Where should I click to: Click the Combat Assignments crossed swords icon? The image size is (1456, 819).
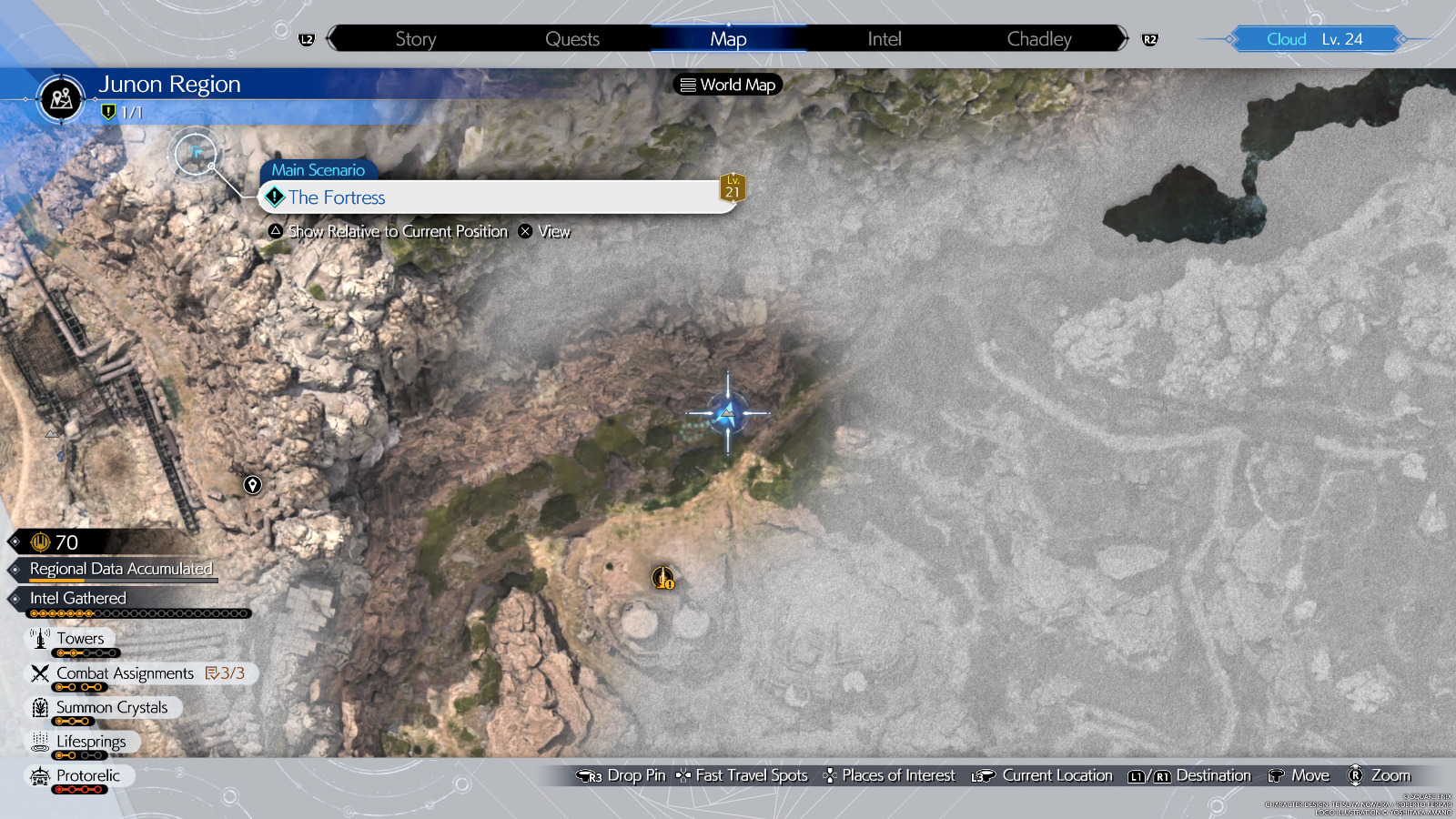pos(39,673)
